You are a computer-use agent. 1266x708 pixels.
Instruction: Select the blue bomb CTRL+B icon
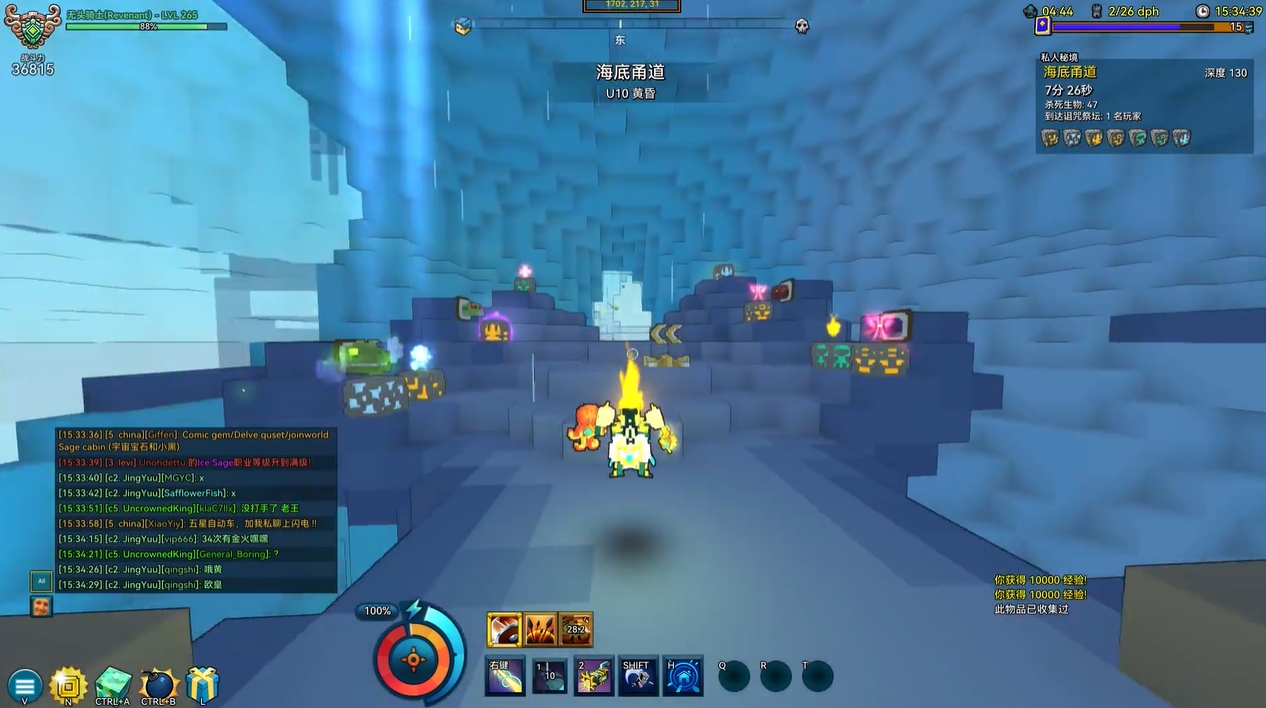coord(158,685)
